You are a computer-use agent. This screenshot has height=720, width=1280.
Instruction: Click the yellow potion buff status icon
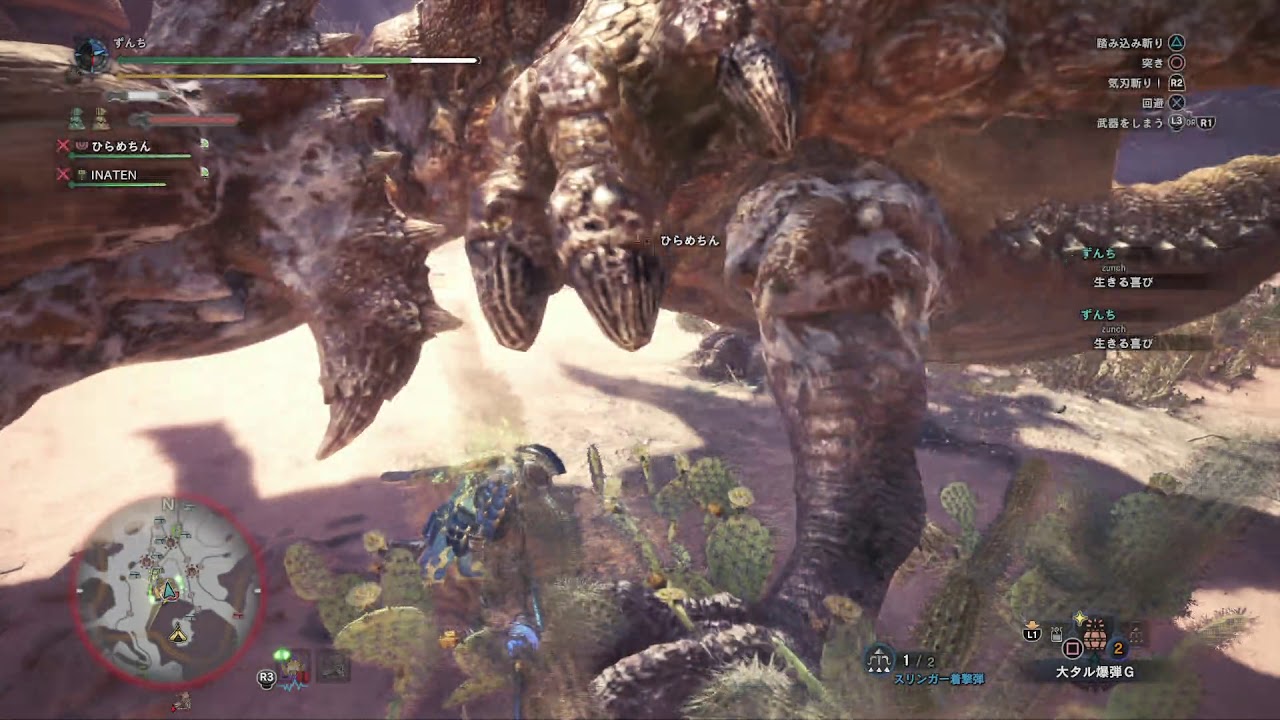(x=101, y=120)
